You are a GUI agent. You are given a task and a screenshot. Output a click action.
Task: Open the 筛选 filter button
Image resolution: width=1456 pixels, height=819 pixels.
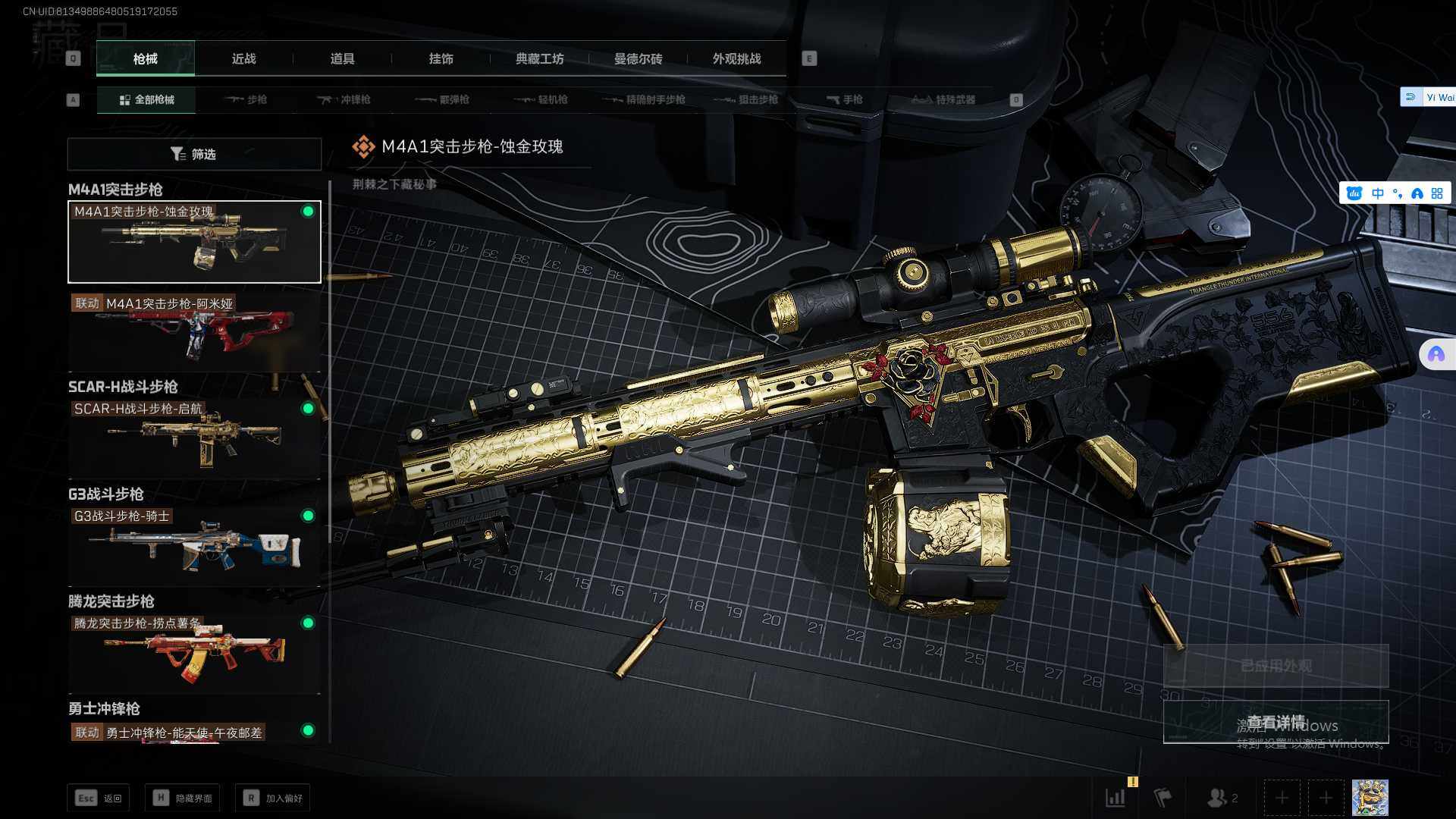(194, 154)
